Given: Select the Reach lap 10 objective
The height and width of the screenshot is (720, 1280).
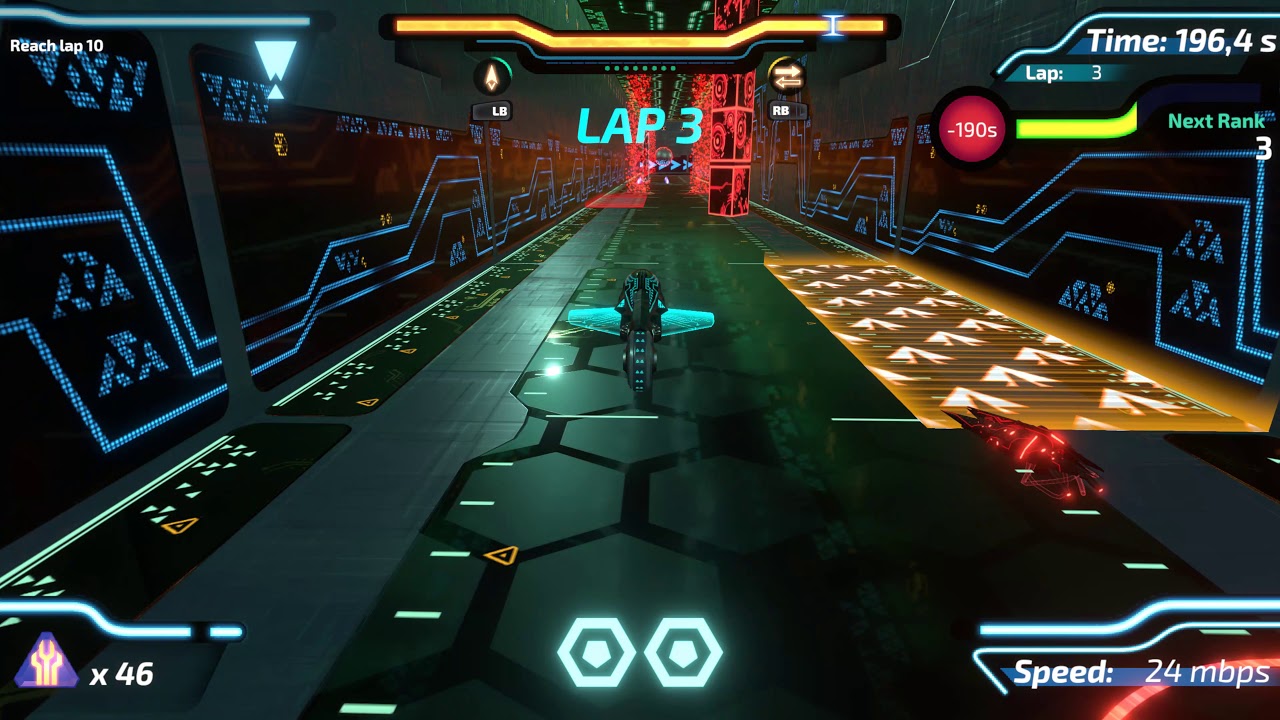Looking at the screenshot, I should coord(57,46).
